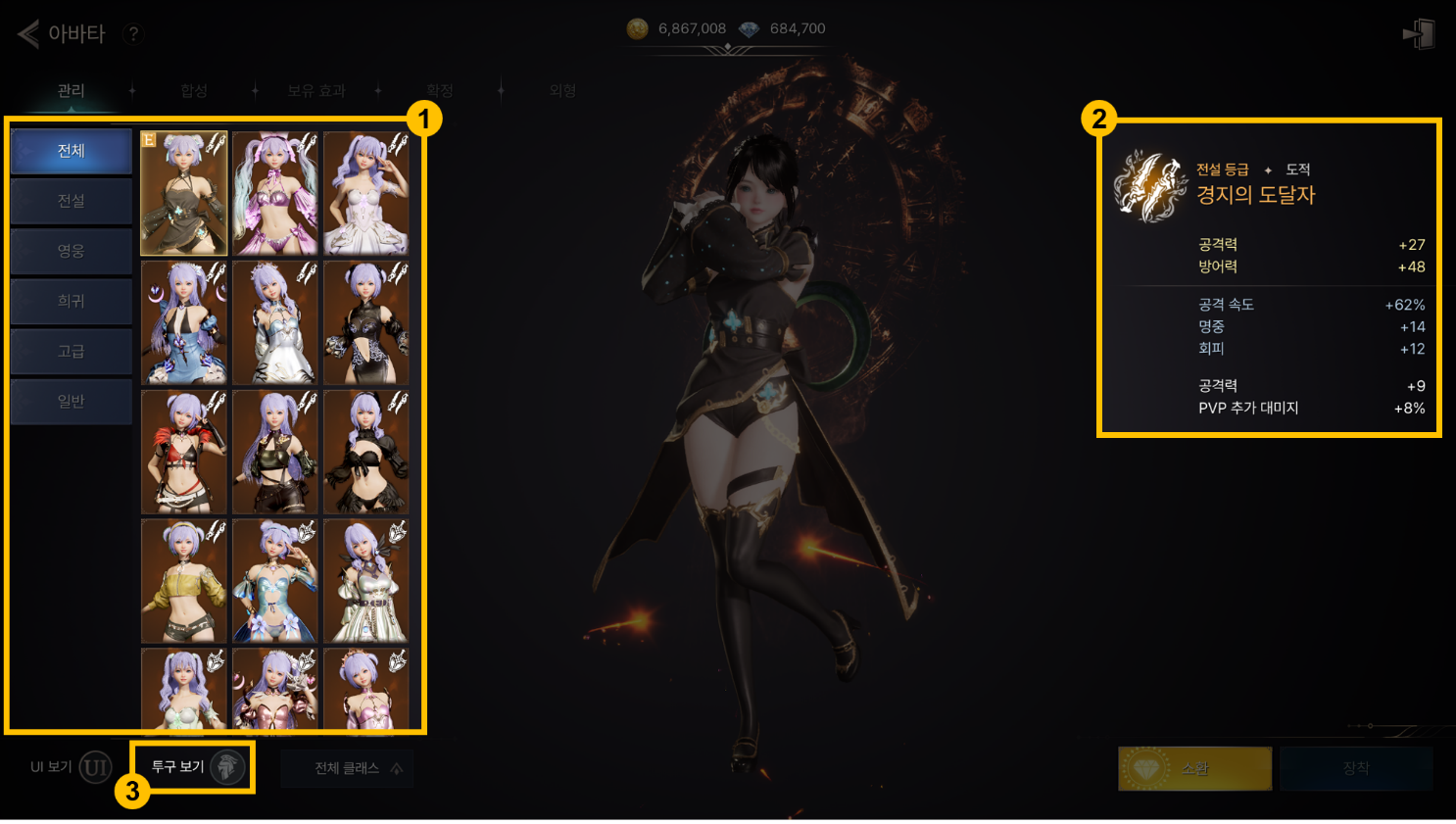
Task: Pick the red and black outfit avatar
Action: tap(184, 452)
